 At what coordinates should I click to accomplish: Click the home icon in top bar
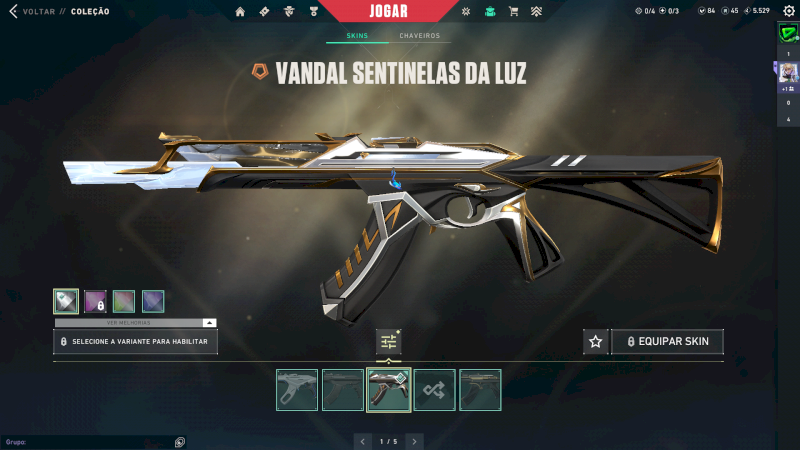pyautogui.click(x=240, y=12)
